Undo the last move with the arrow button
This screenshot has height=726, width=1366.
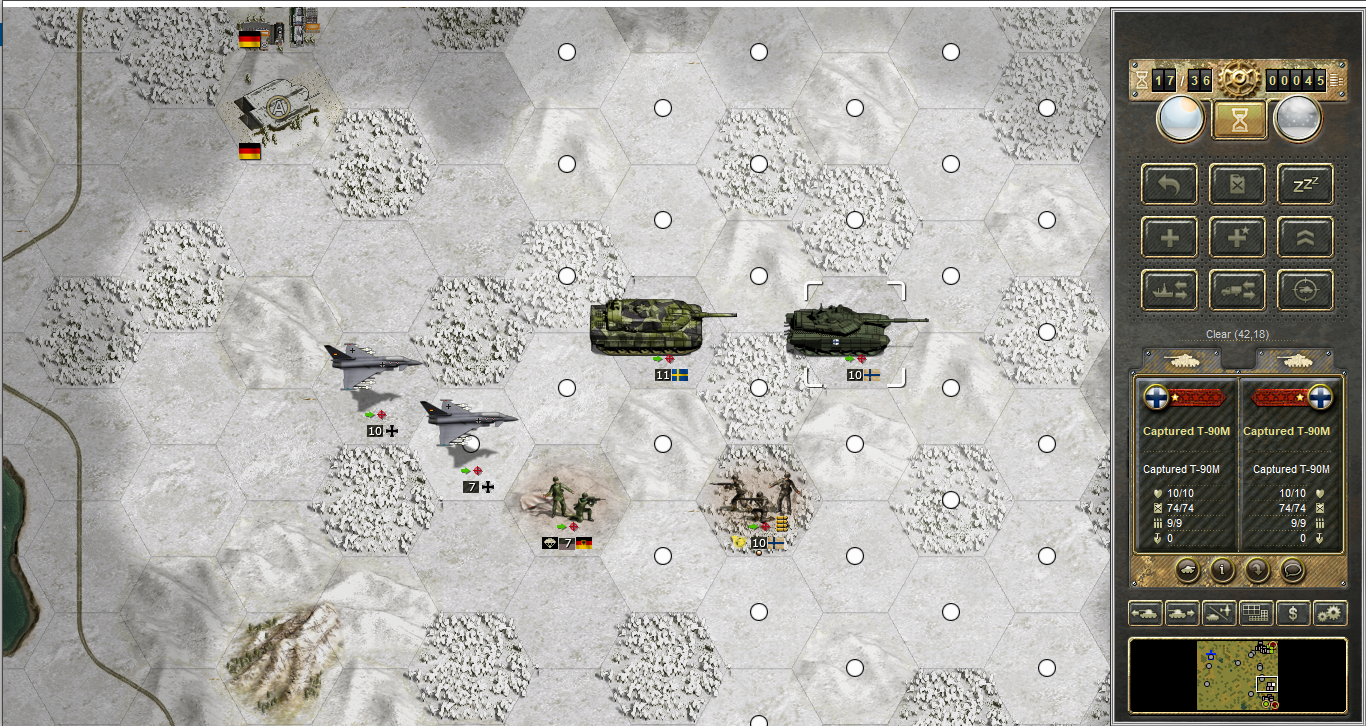[1170, 184]
